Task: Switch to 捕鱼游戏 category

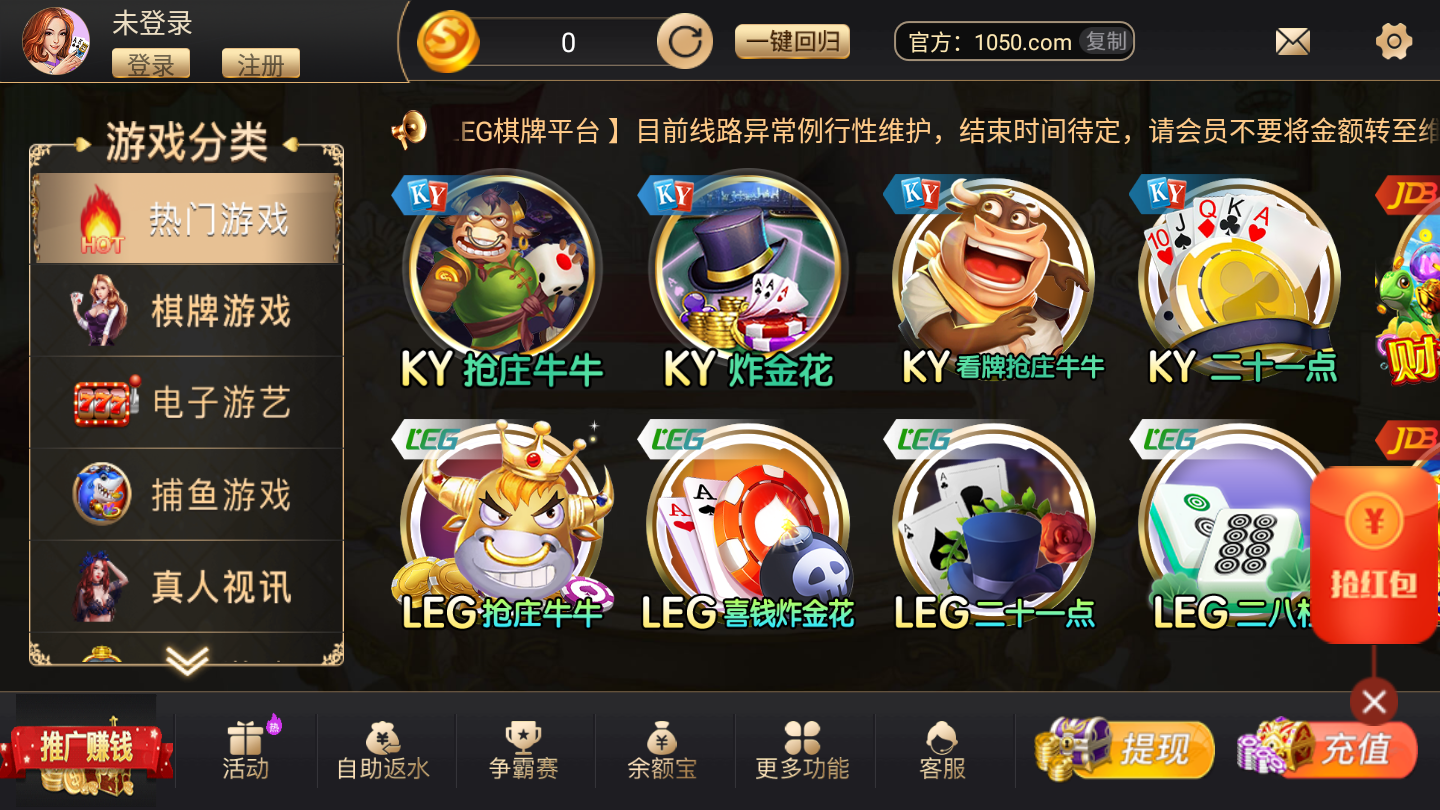Action: coord(186,493)
